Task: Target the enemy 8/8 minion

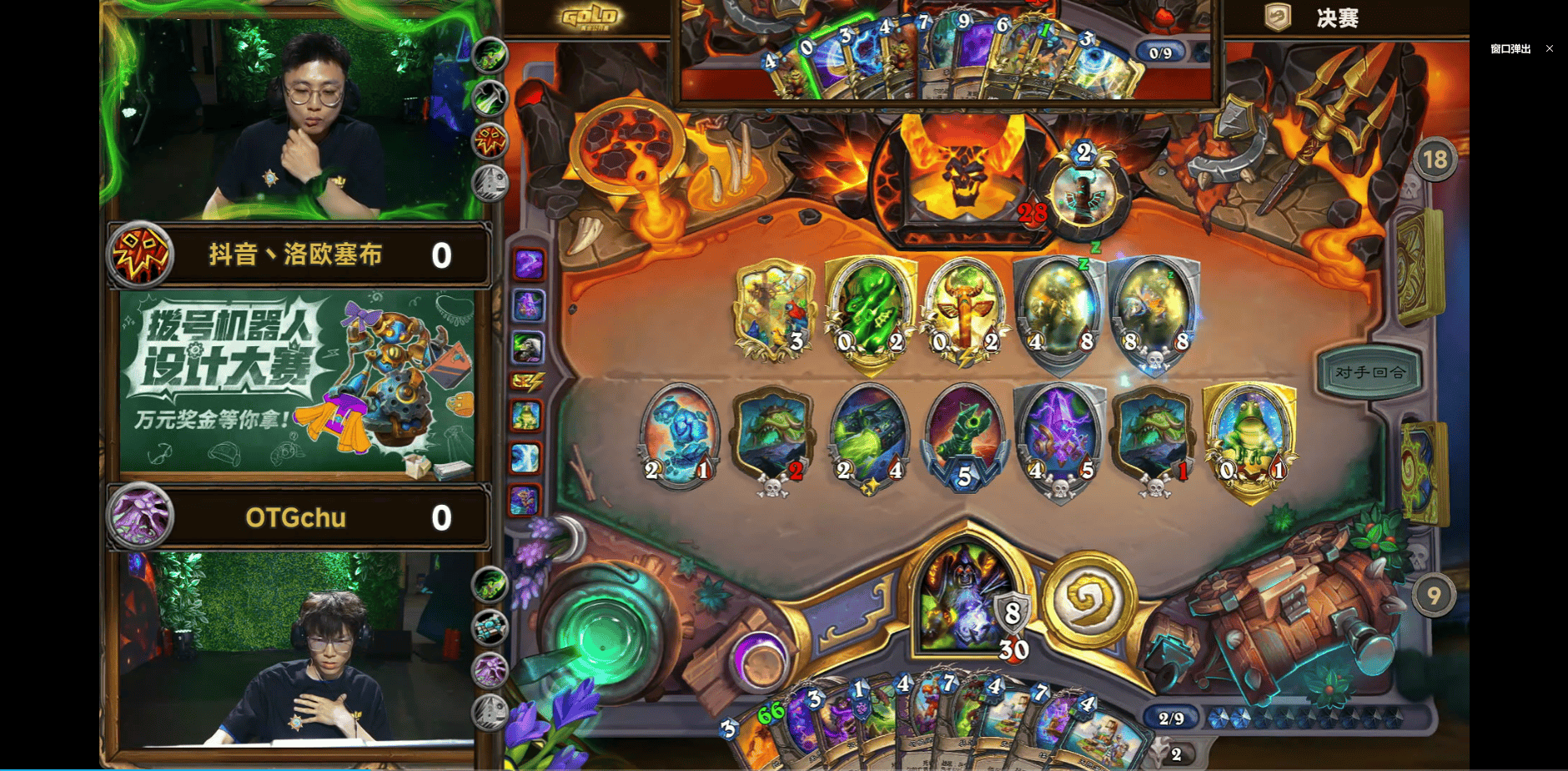Action: tap(1154, 311)
